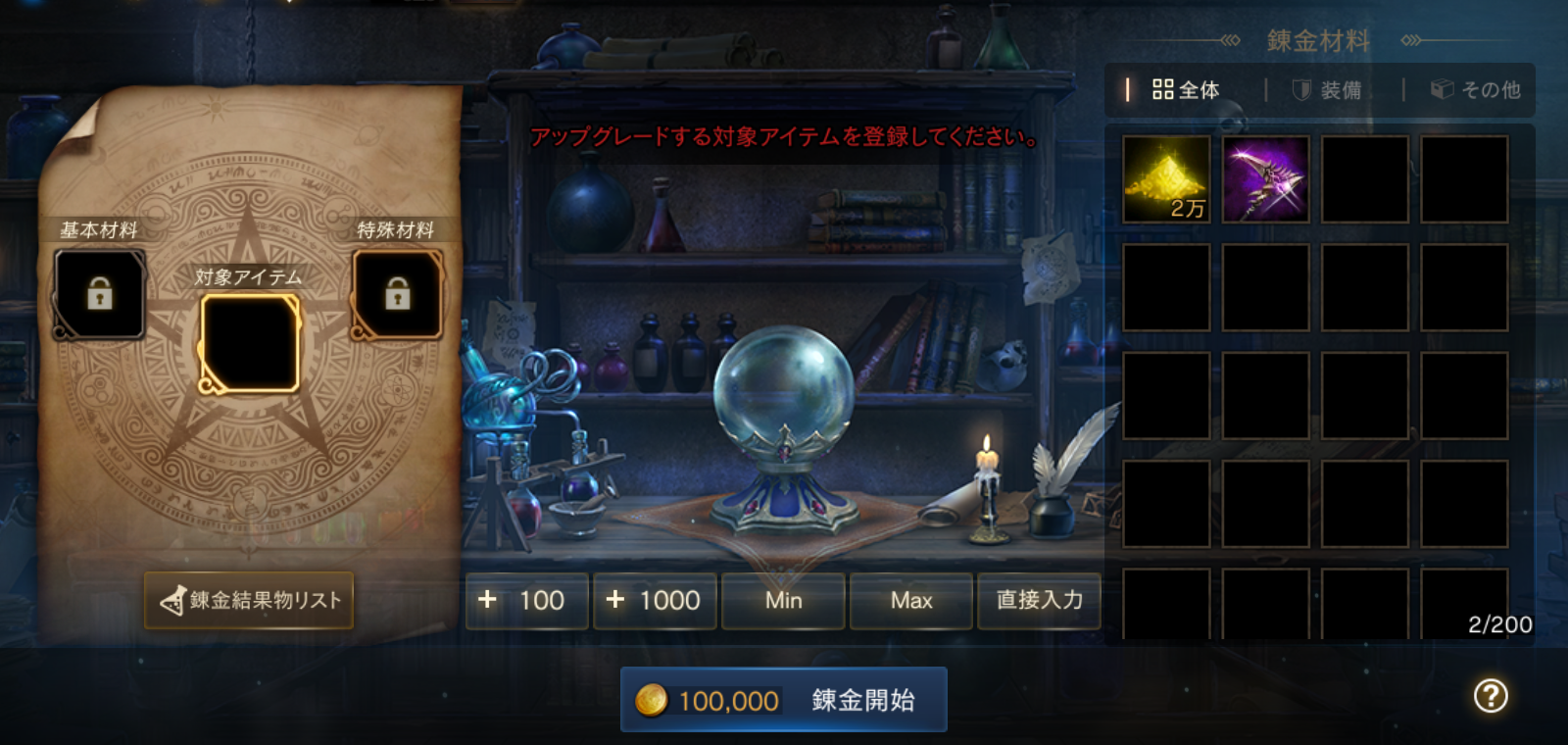Add 1000 with the + 1000 button

coord(655,600)
